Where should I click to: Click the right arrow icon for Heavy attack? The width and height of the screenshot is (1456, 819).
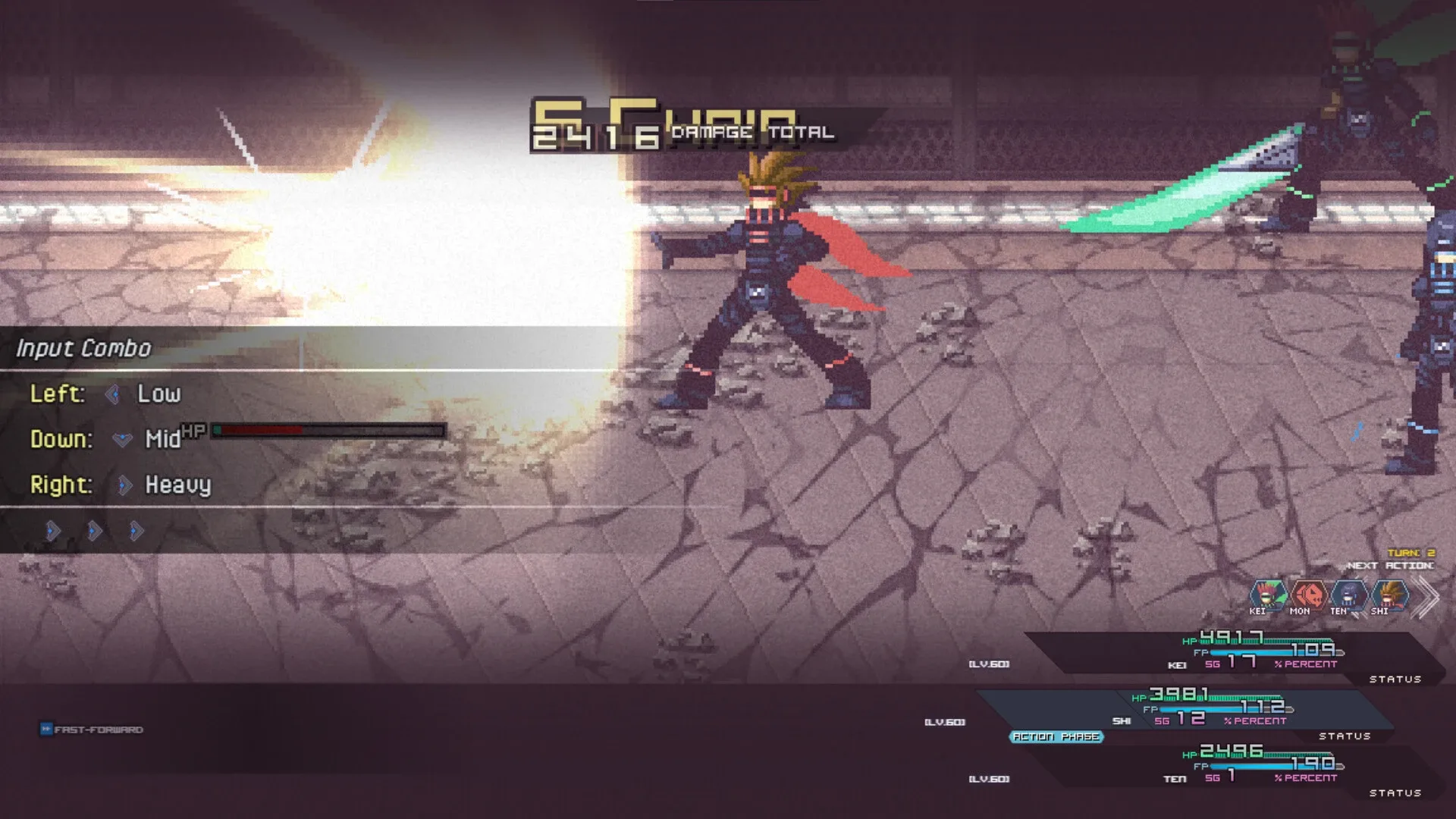(124, 485)
